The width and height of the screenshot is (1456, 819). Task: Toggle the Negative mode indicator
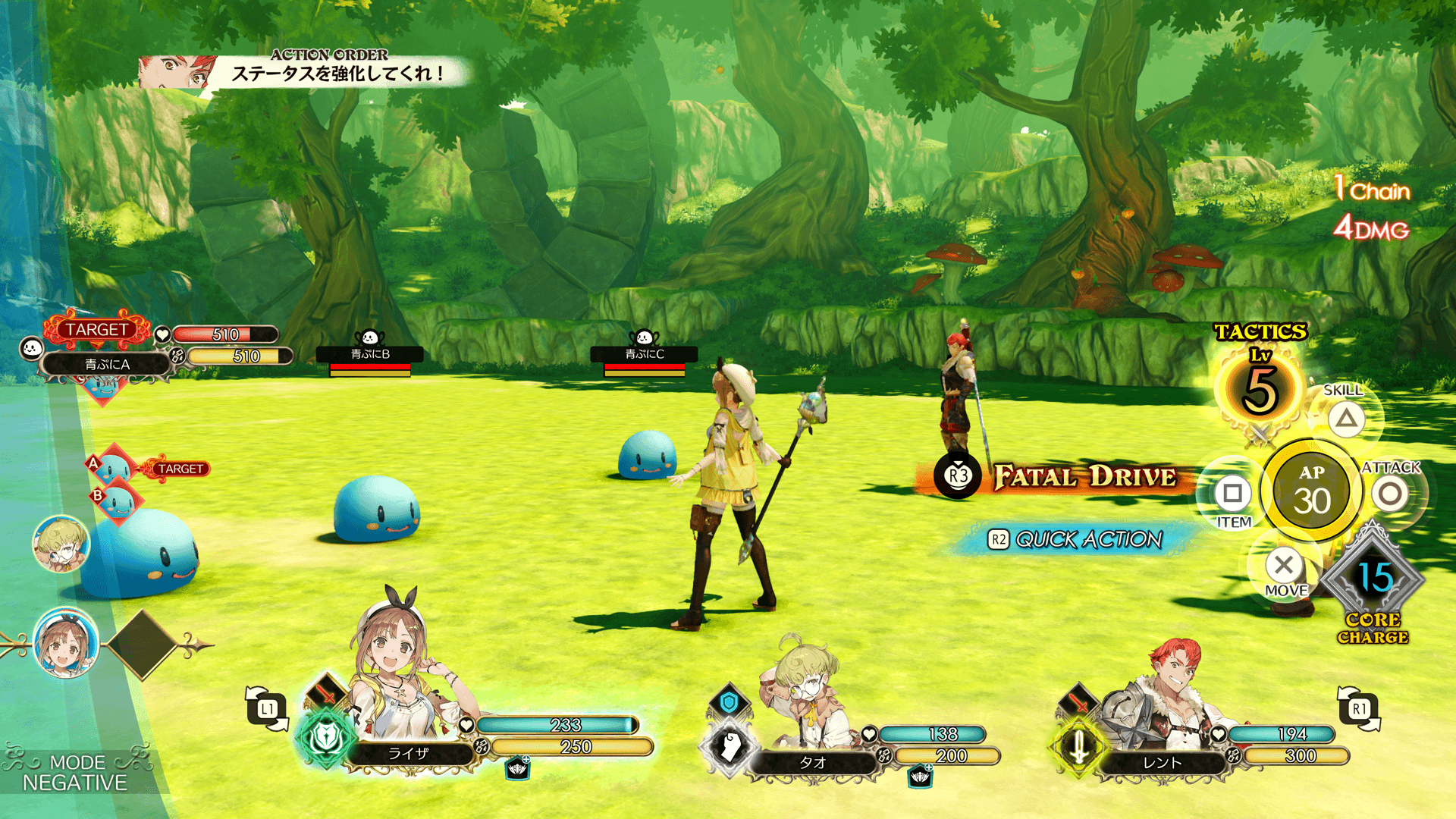coord(74,773)
